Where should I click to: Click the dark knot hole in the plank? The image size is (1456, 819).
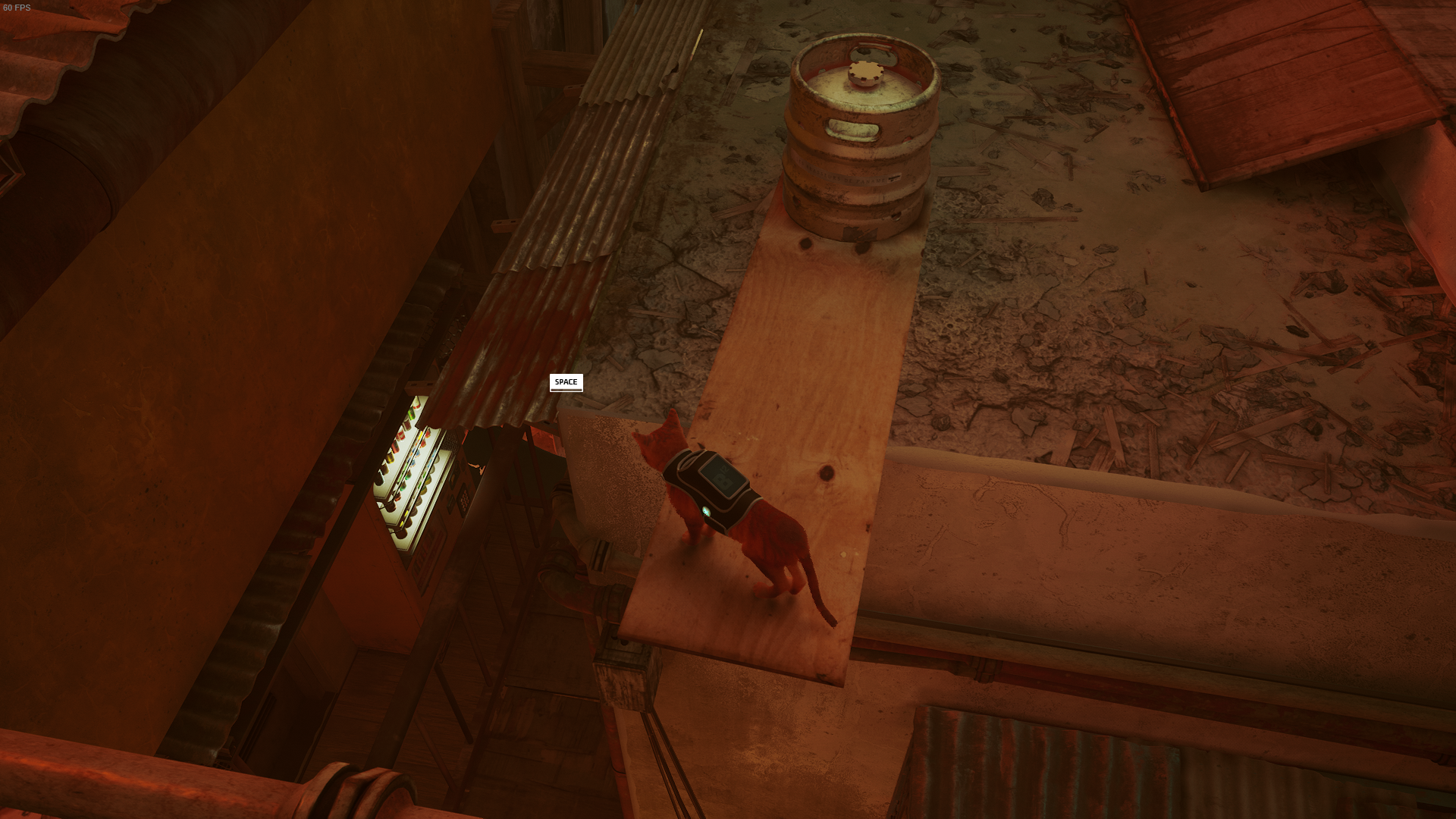(x=825, y=474)
